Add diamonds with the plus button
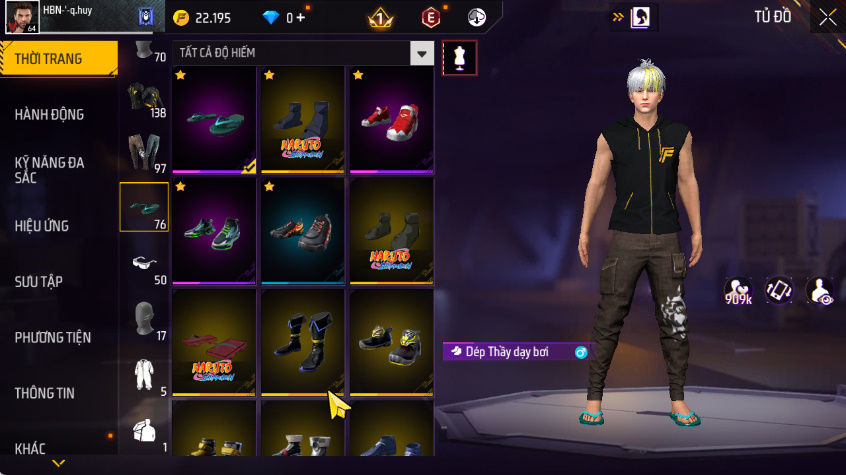Image resolution: width=846 pixels, height=475 pixels. click(x=302, y=18)
